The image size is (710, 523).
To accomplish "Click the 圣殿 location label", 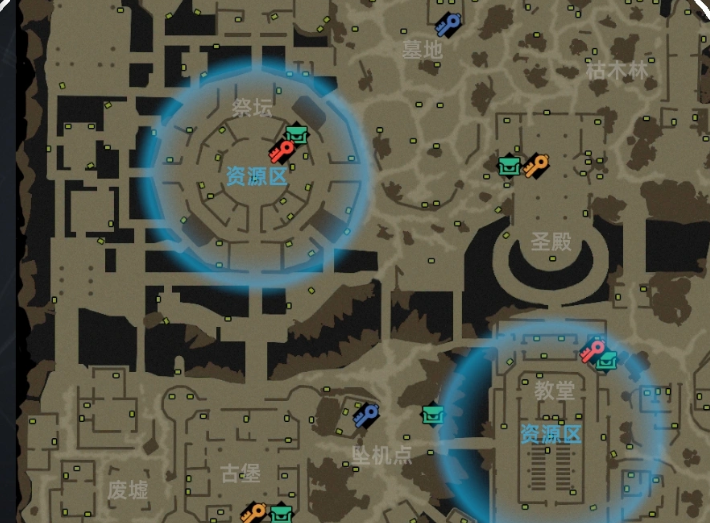I will pos(550,241).
